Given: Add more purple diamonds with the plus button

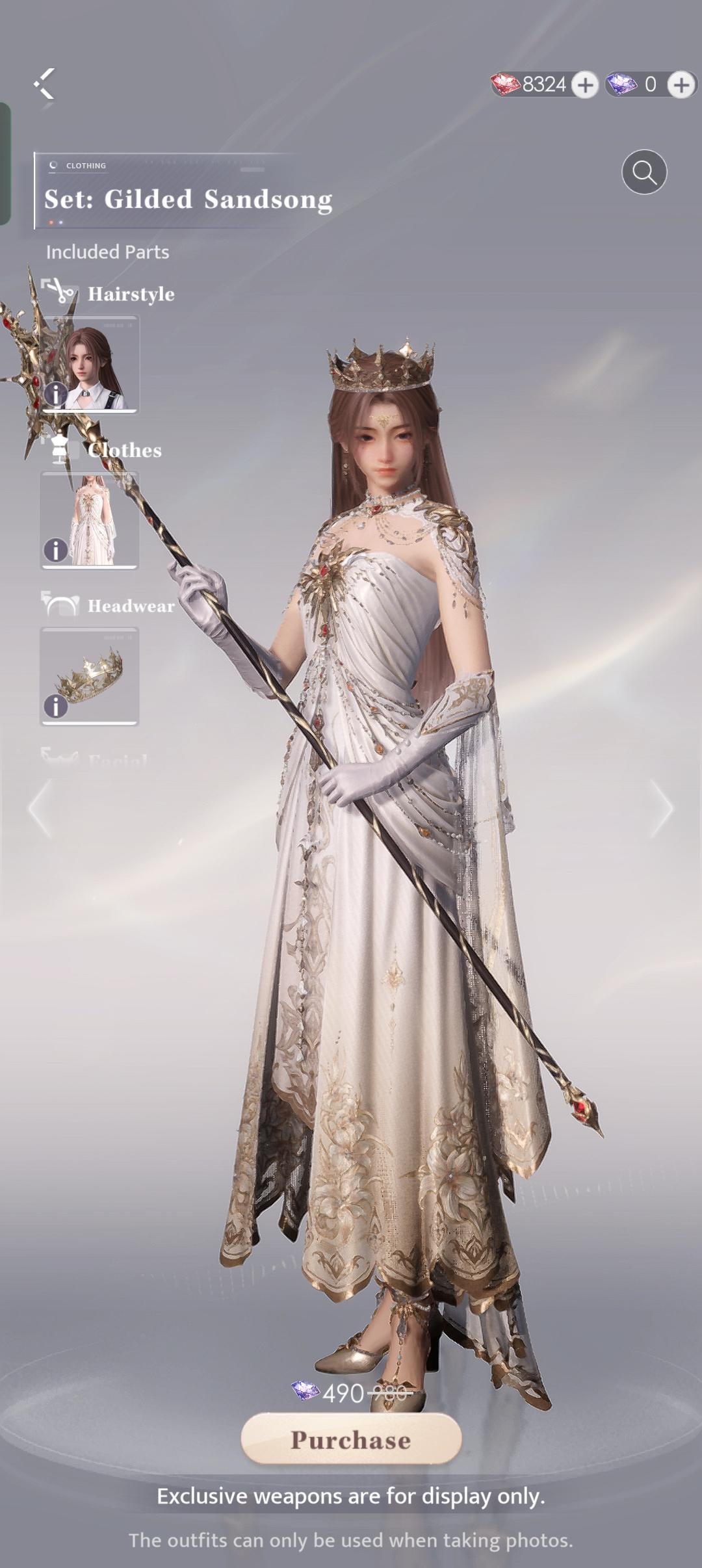Looking at the screenshot, I should coord(681,85).
